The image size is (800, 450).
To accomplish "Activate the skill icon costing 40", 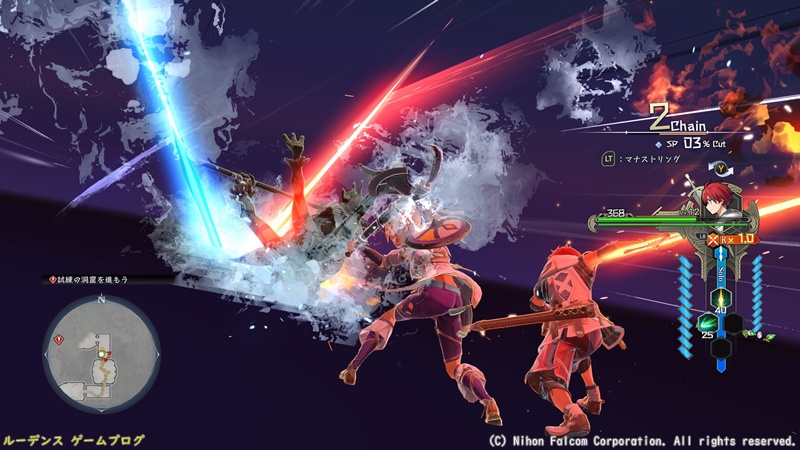I will (719, 299).
